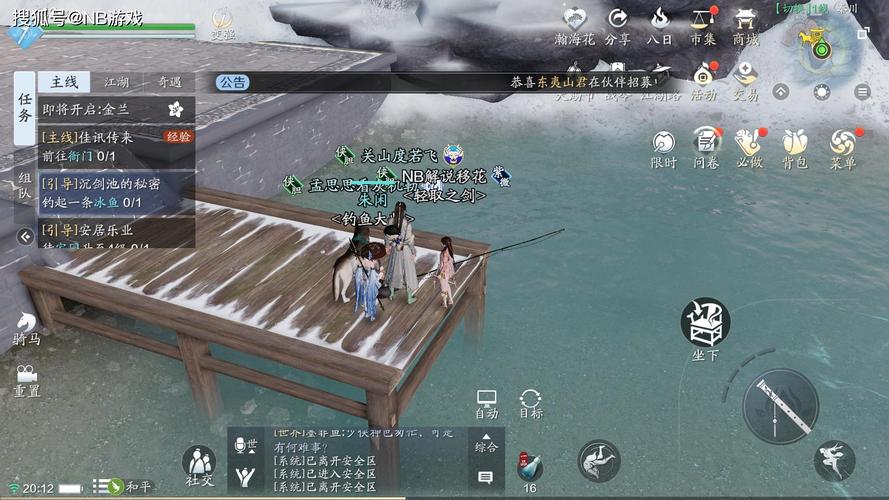This screenshot has width=889, height=500.
Task: Open the 社交 social menu
Action: tap(199, 465)
